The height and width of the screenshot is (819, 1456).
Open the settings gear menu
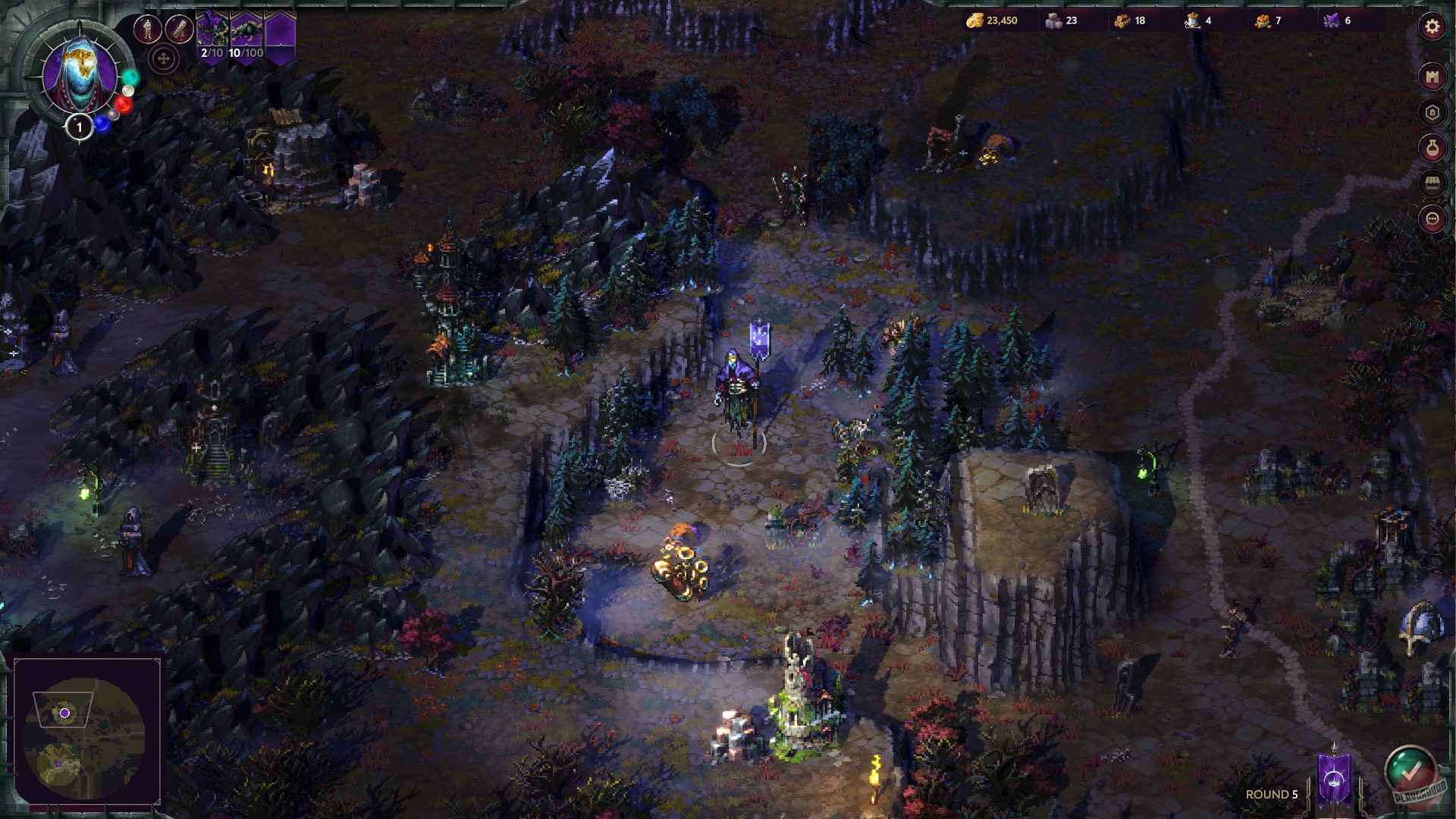click(x=1432, y=25)
